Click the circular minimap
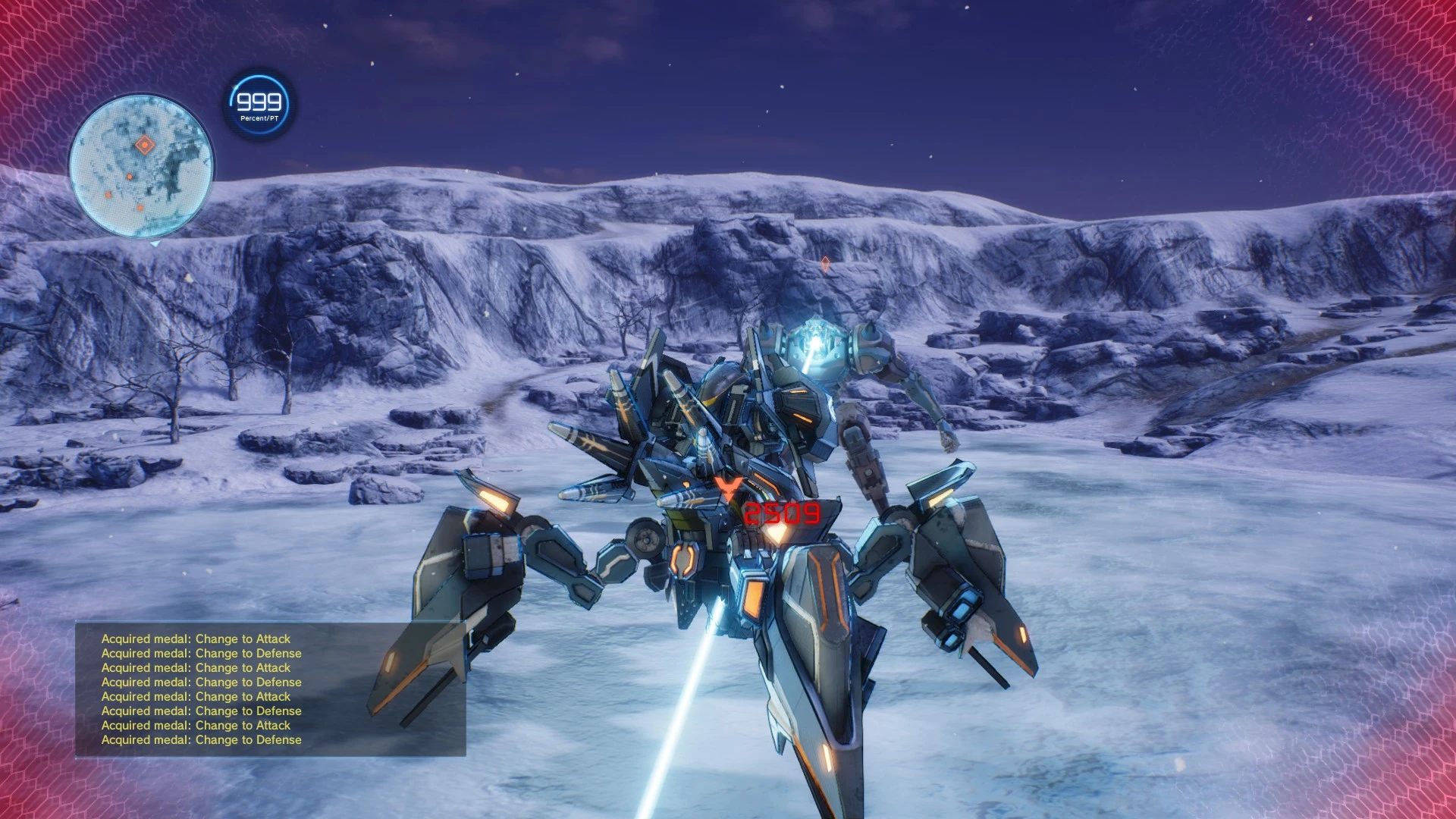The height and width of the screenshot is (819, 1456). pos(141,167)
